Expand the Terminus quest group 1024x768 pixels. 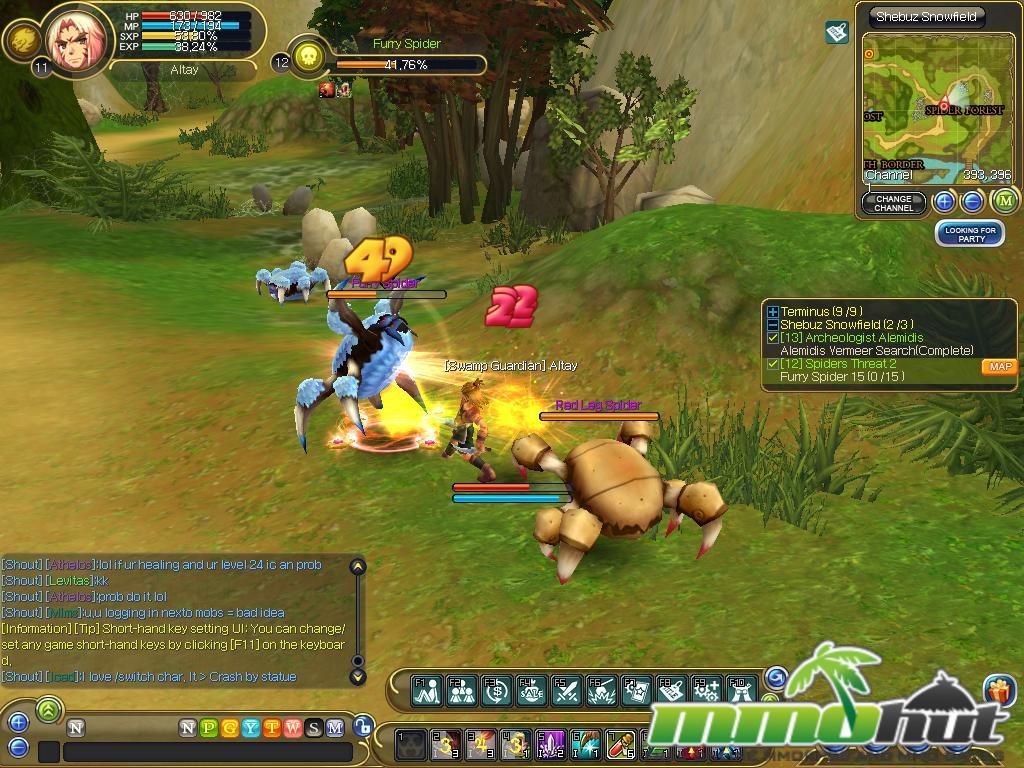click(772, 312)
